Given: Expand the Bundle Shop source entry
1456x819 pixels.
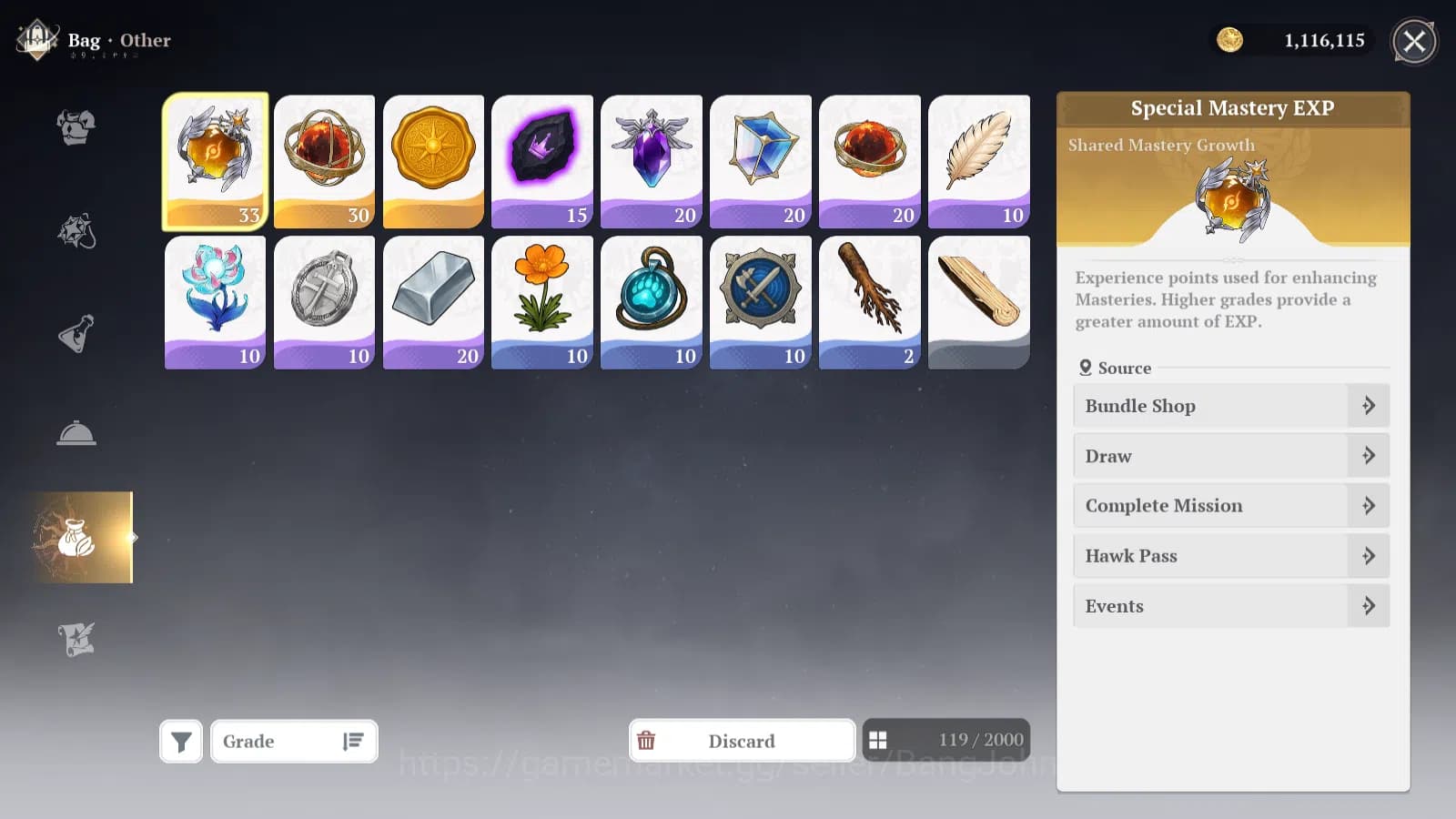Looking at the screenshot, I should point(1230,406).
